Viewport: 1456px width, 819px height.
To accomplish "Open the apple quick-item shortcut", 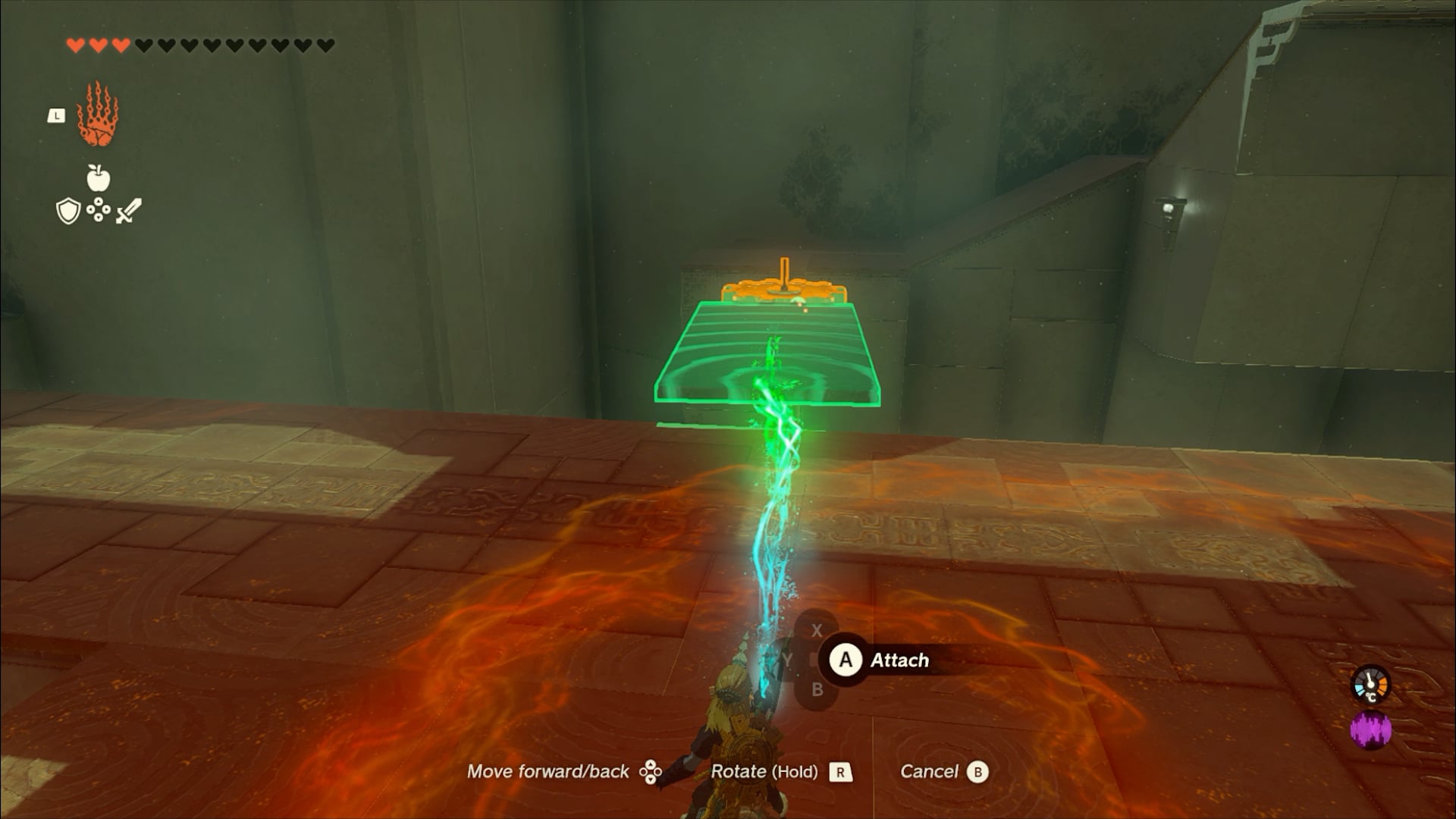I will 99,178.
